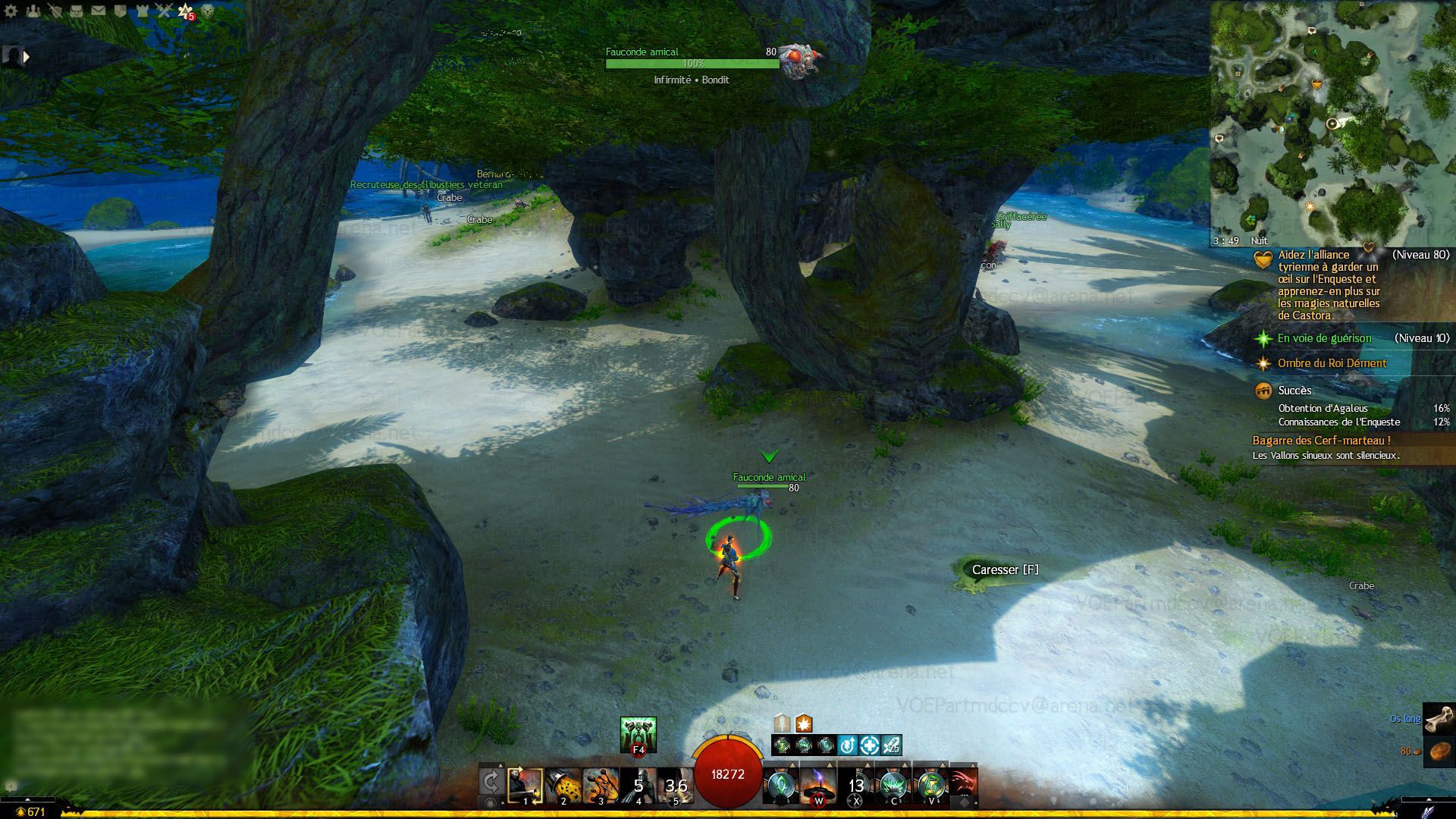Screen dimensions: 1456x819
Task: Select the 'En voie de guérison' story objective
Action: tap(1324, 338)
